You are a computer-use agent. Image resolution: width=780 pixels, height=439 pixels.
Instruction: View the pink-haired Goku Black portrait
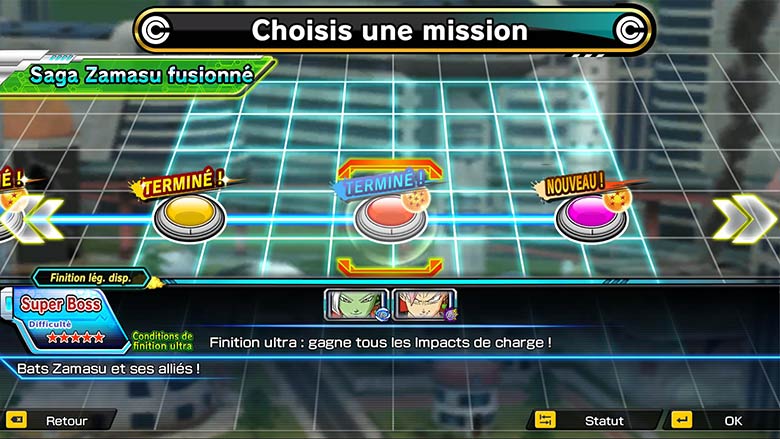point(425,305)
